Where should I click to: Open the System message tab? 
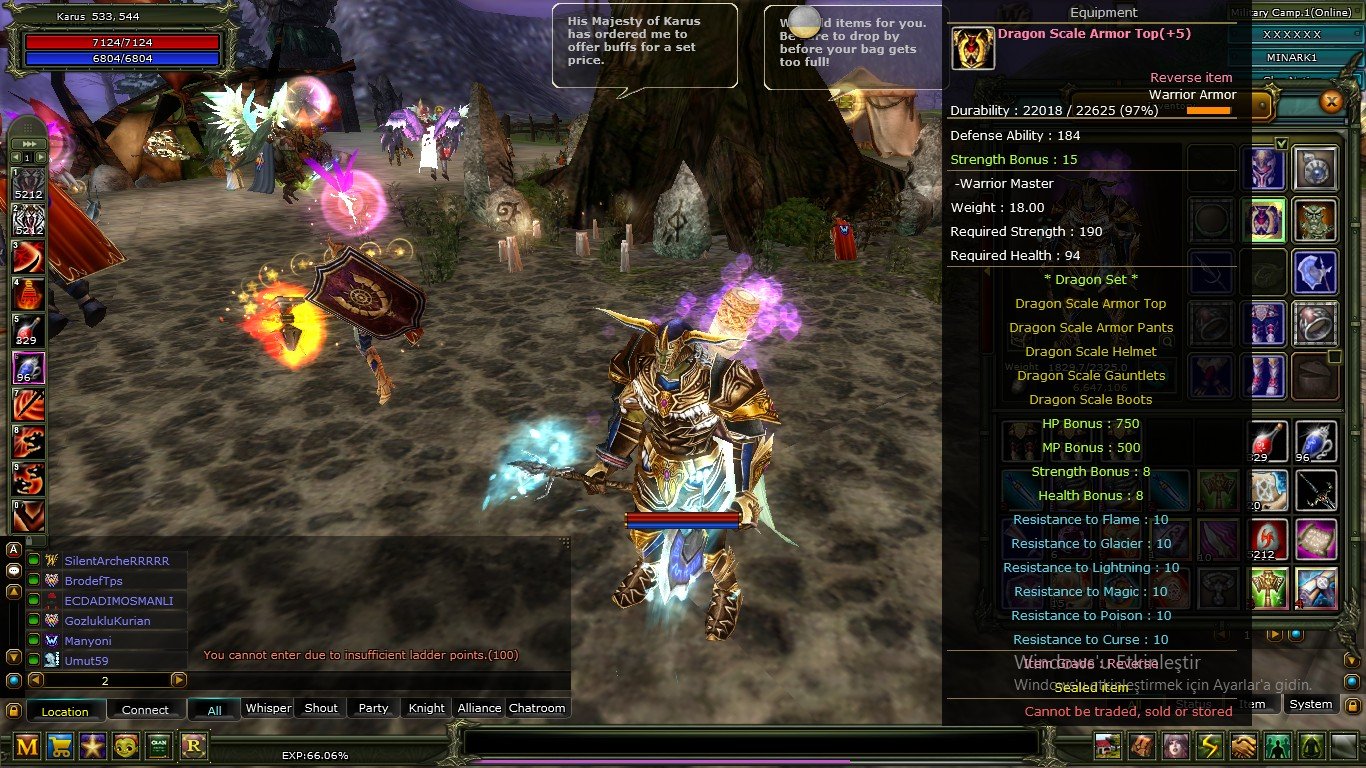(x=1311, y=704)
